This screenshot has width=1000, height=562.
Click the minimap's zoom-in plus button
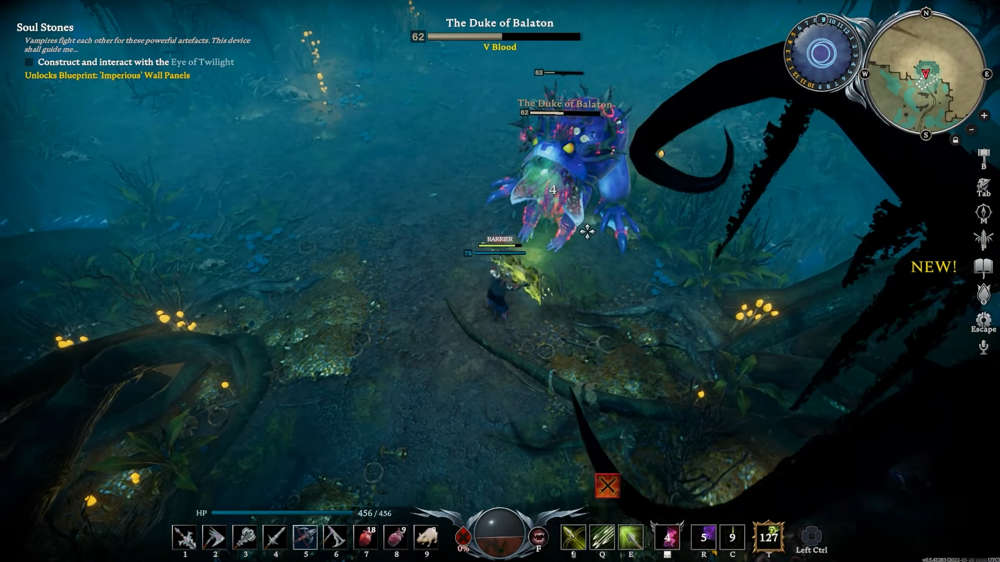pos(984,116)
